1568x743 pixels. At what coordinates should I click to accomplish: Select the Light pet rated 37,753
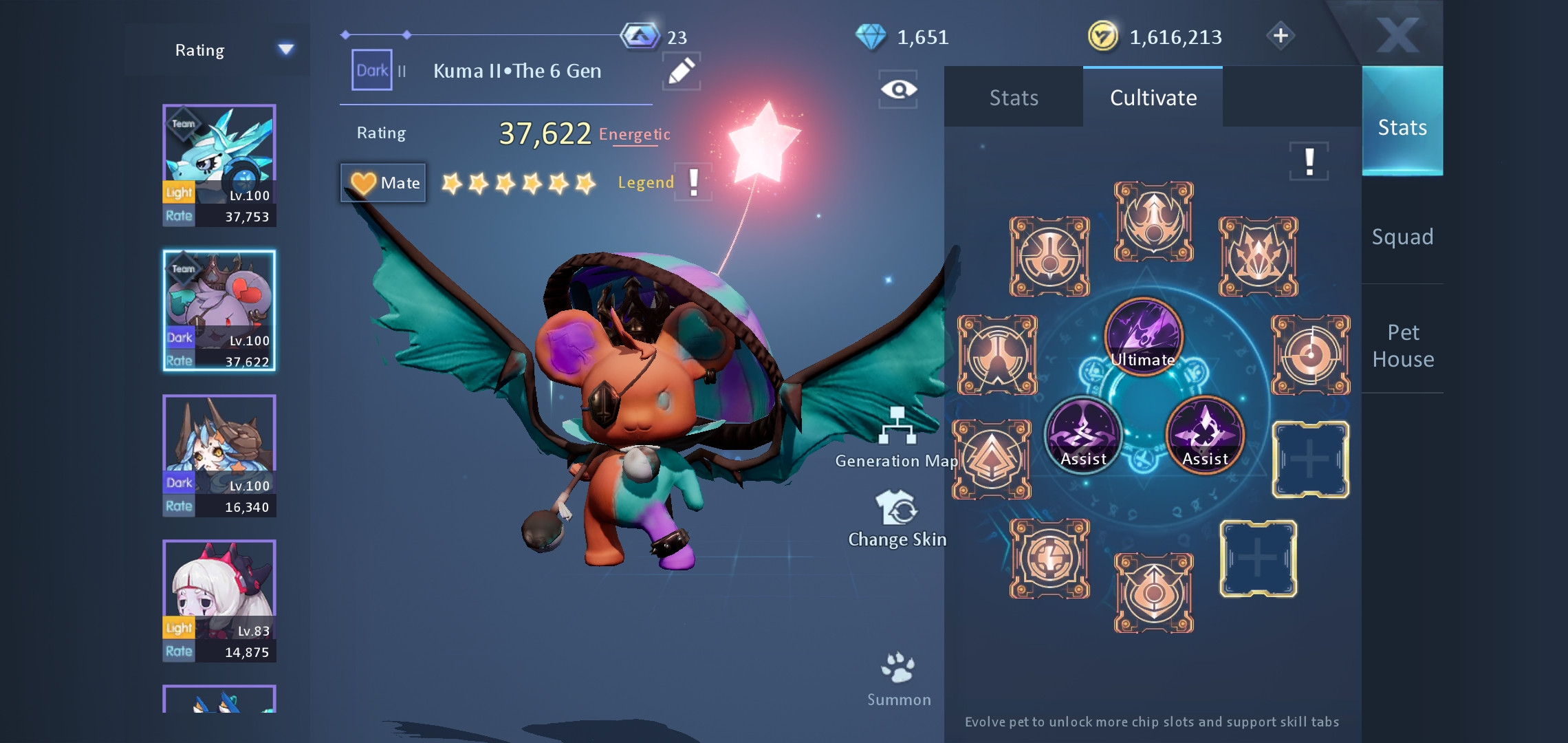click(219, 165)
